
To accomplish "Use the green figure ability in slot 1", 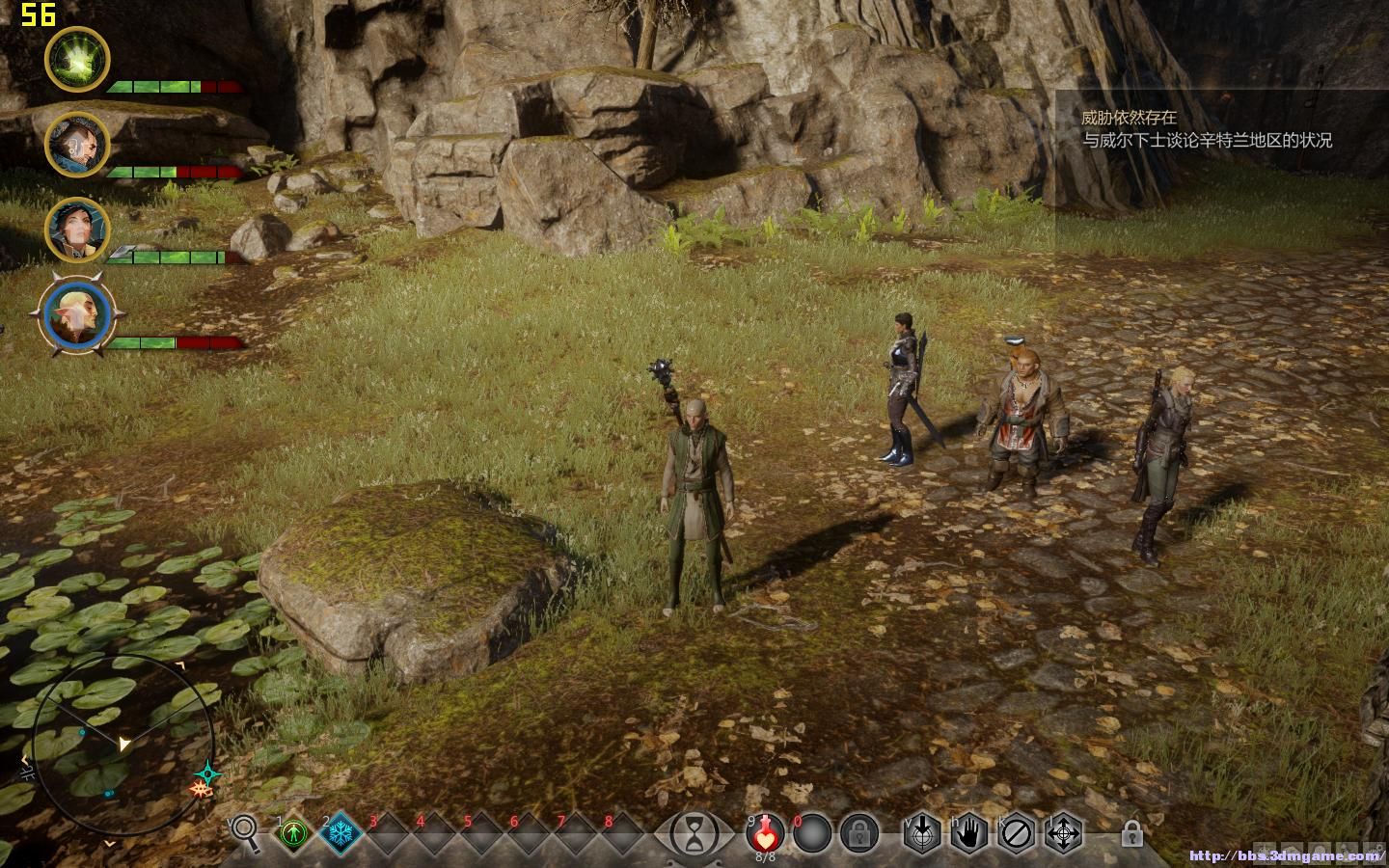I will click(x=293, y=833).
